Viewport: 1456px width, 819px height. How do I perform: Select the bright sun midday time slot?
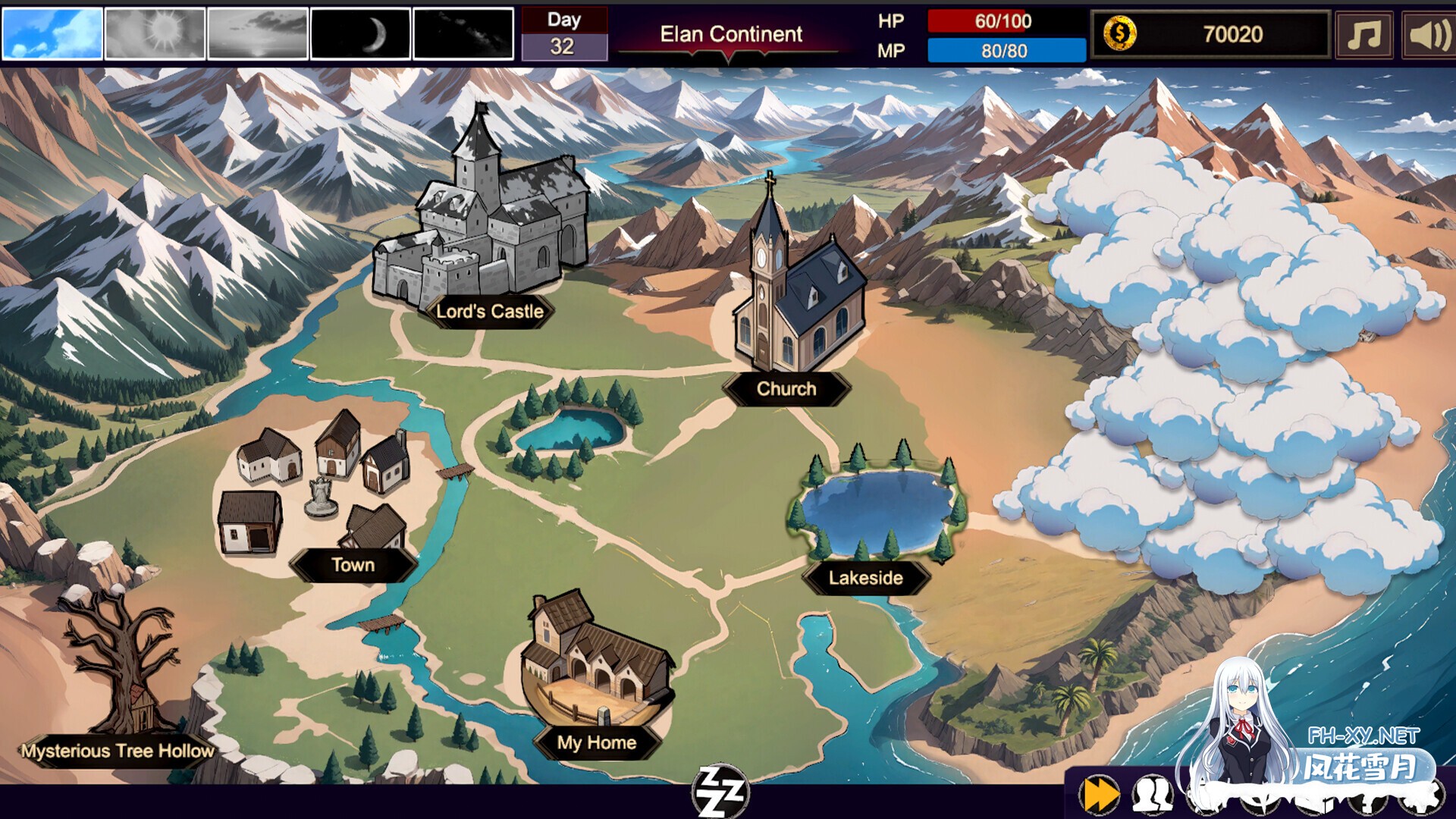[x=155, y=33]
